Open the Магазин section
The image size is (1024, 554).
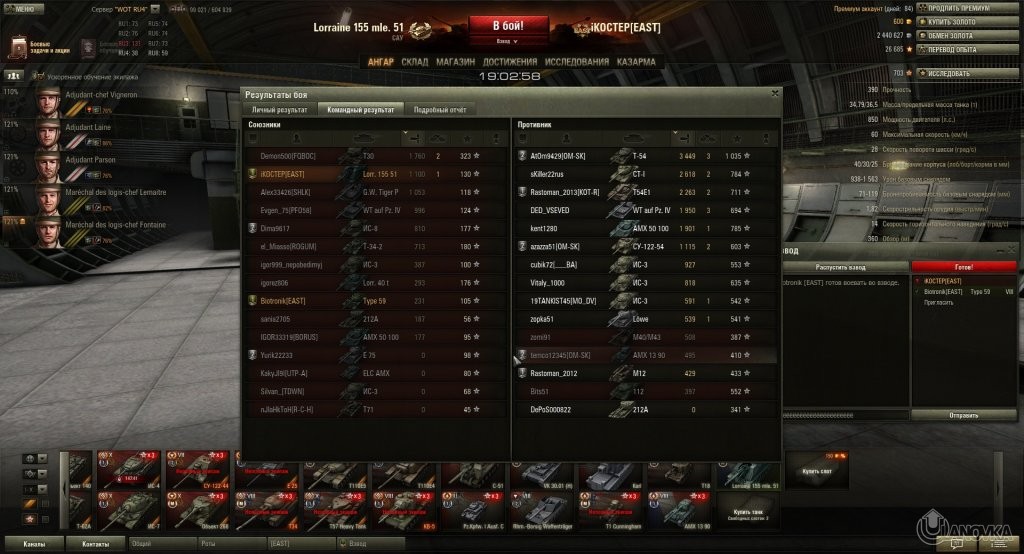point(456,62)
